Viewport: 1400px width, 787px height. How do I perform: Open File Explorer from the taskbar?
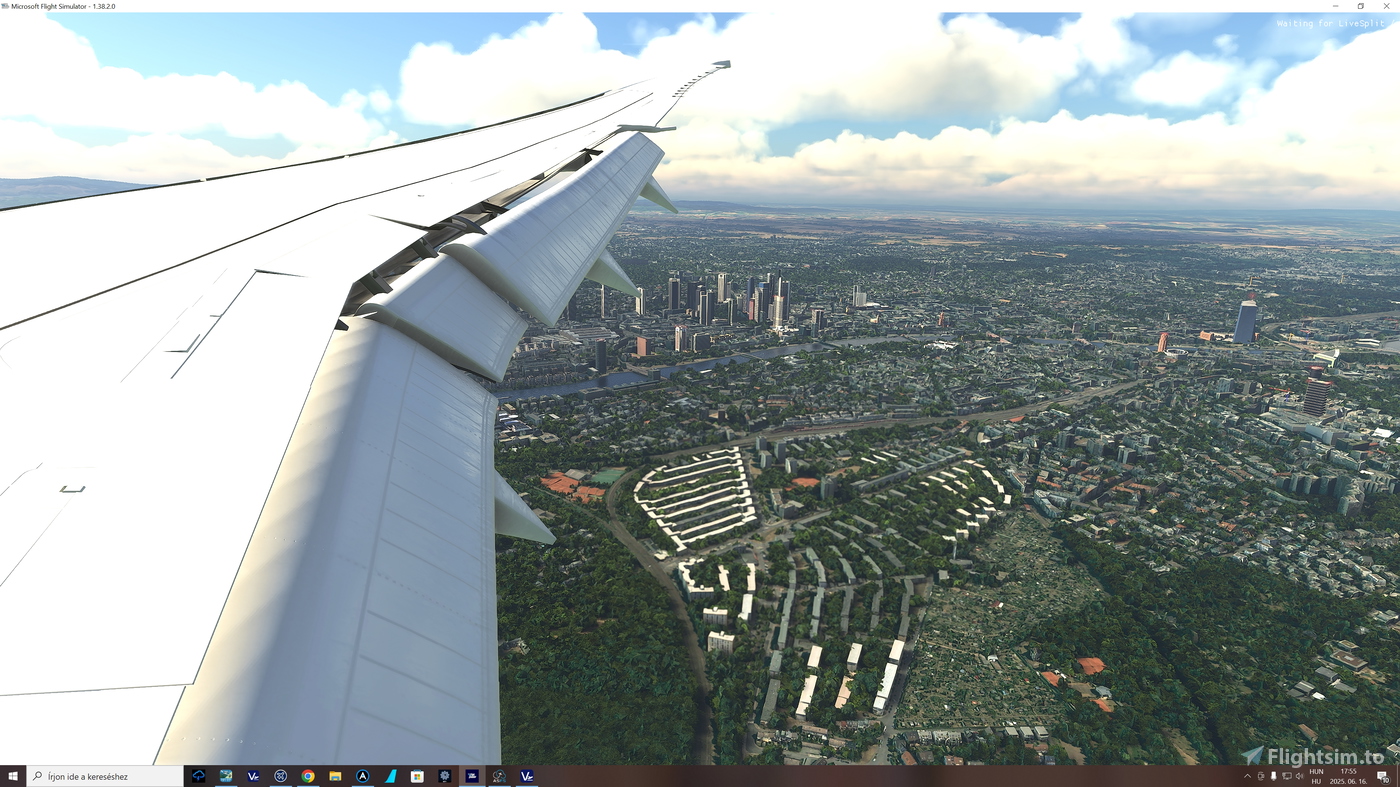click(x=336, y=775)
